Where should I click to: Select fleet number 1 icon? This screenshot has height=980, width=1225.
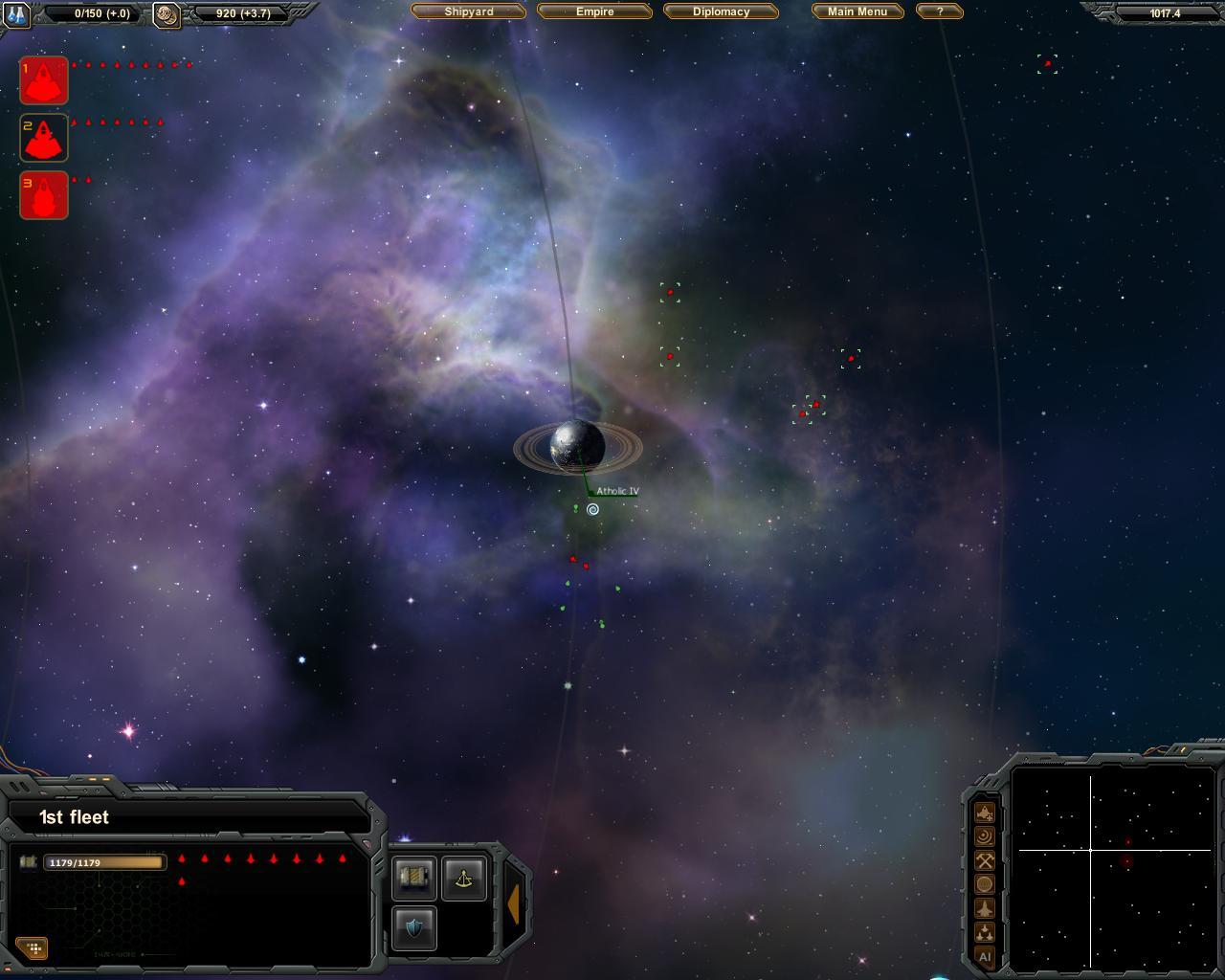(x=44, y=80)
